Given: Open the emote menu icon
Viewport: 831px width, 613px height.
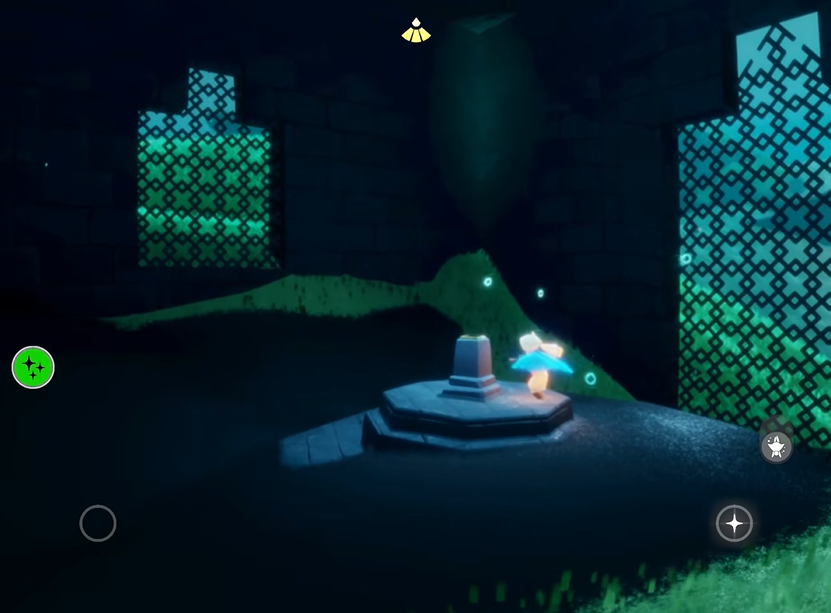Looking at the screenshot, I should point(777,445).
